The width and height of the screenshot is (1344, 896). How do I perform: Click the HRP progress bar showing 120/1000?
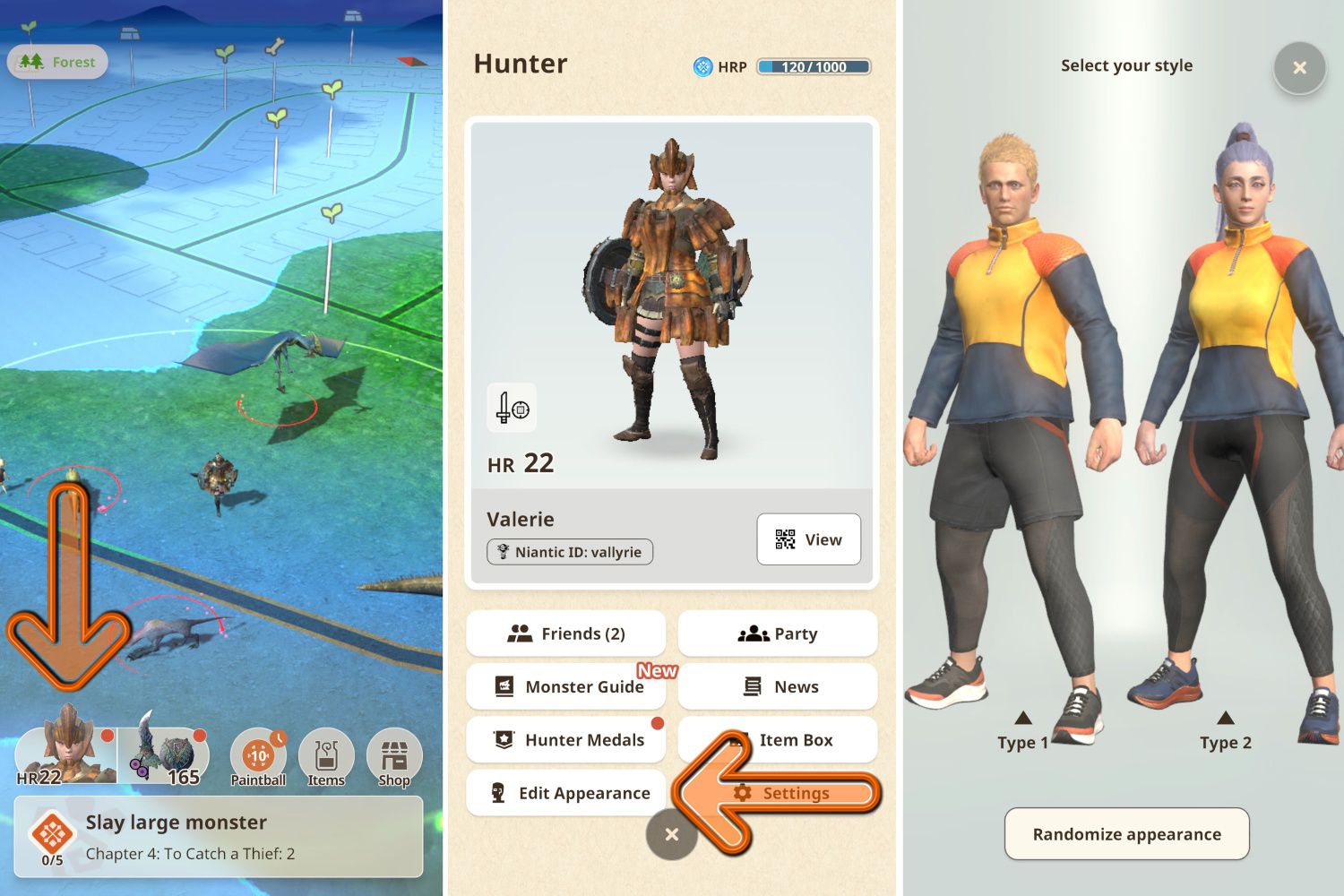[814, 66]
